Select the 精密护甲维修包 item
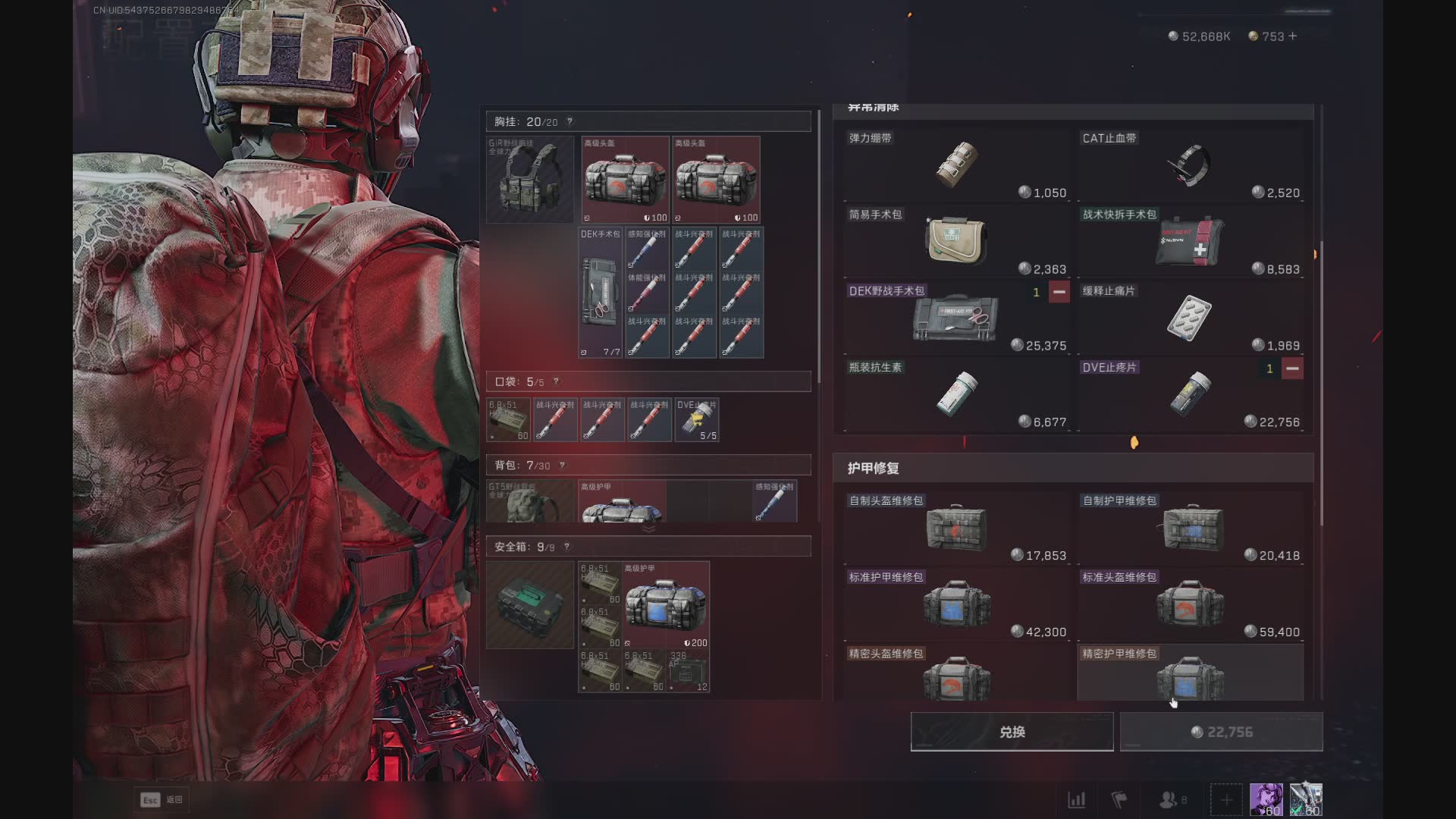 click(1189, 675)
